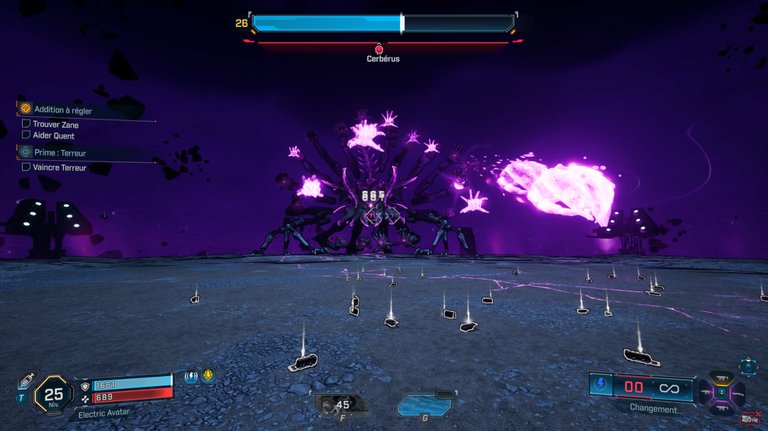Activate the blue ability slot marked G
The height and width of the screenshot is (431, 768).
click(x=425, y=404)
